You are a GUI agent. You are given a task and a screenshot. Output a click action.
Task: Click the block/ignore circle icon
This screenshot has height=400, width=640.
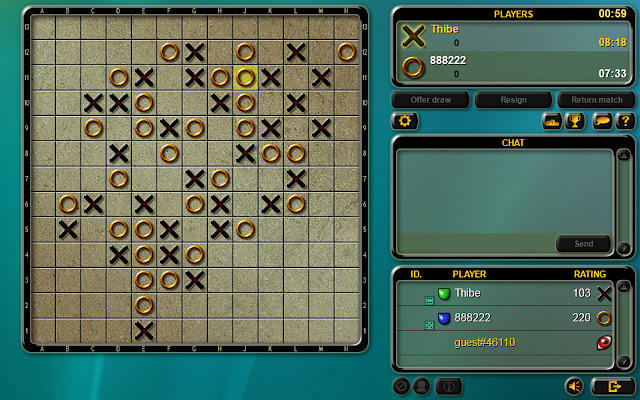[400, 385]
